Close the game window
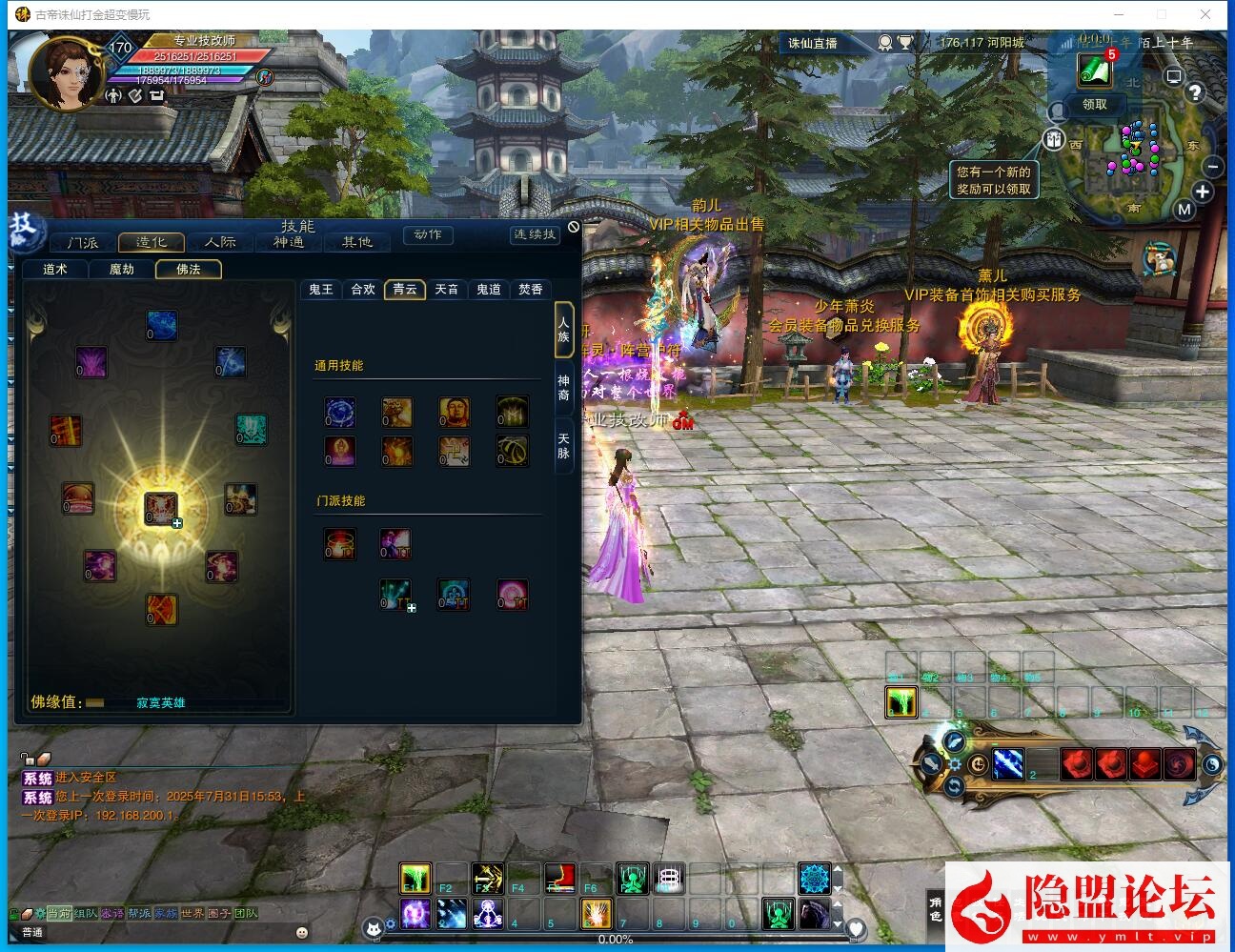Screen dimensions: 1235x952 point(1205,14)
